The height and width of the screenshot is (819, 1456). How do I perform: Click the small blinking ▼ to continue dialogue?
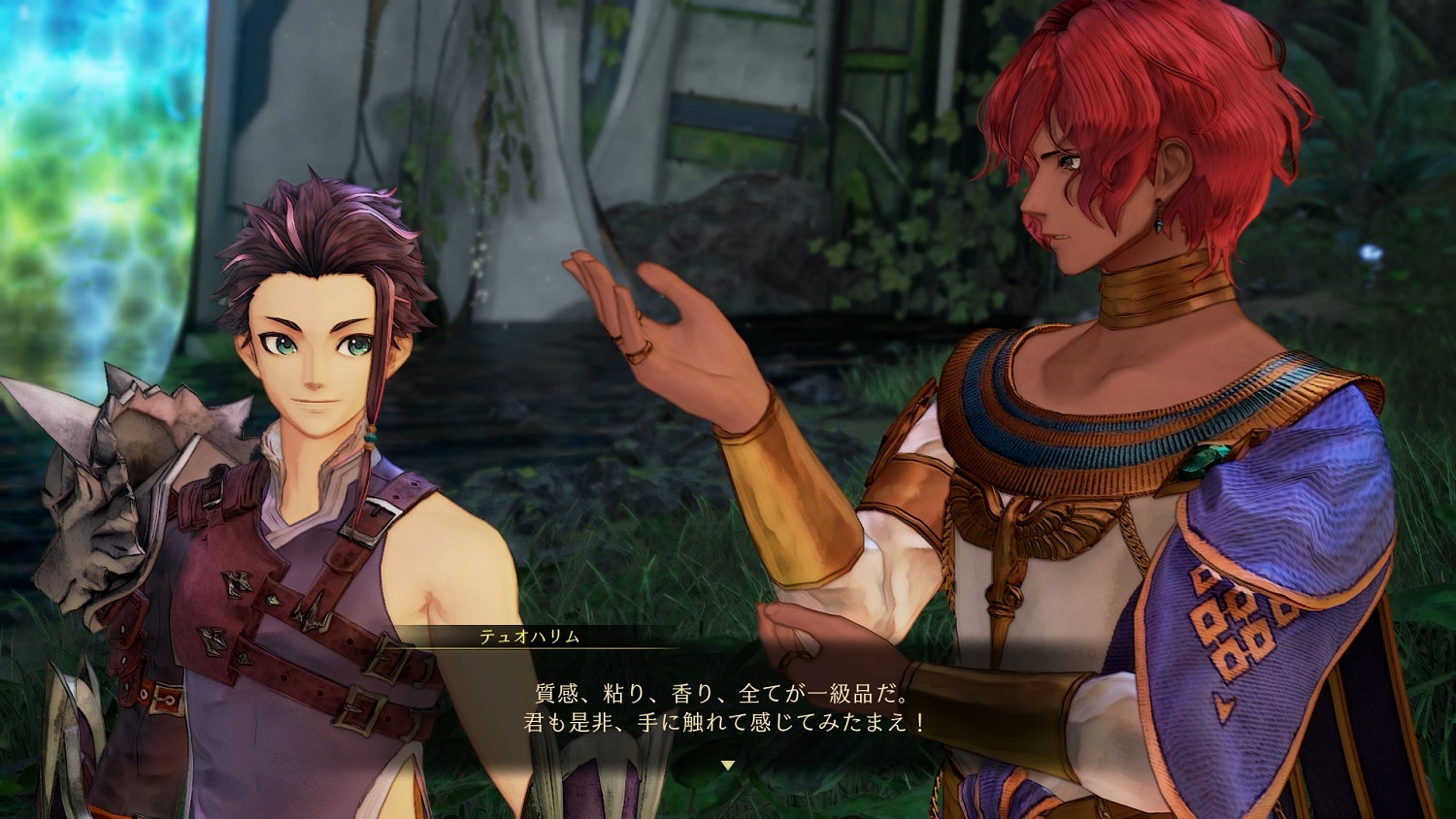coord(728,767)
